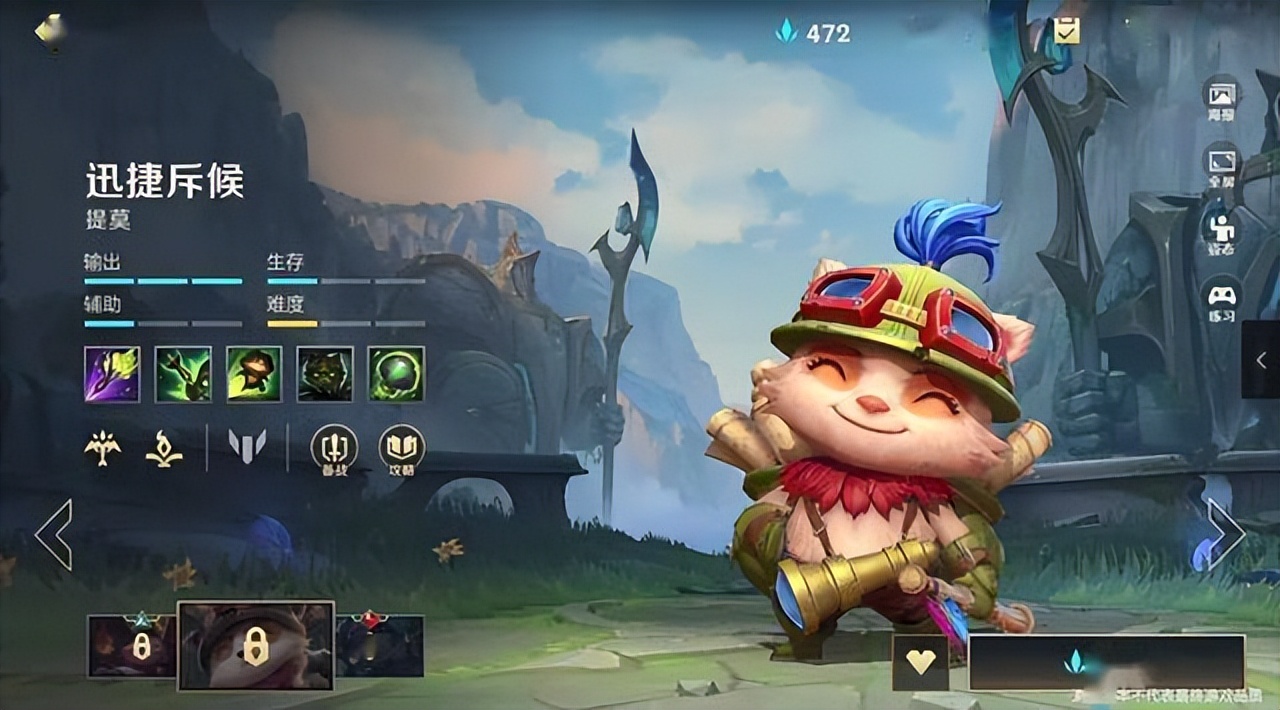Start practice with the gamepad button
The image size is (1280, 710).
tap(1222, 300)
